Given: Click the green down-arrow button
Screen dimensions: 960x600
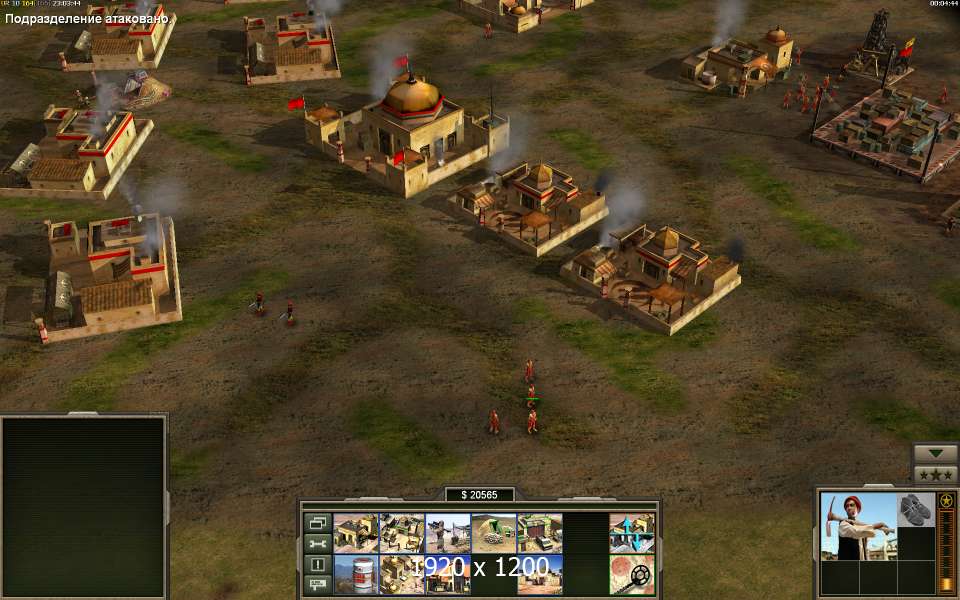Looking at the screenshot, I should coord(936,453).
